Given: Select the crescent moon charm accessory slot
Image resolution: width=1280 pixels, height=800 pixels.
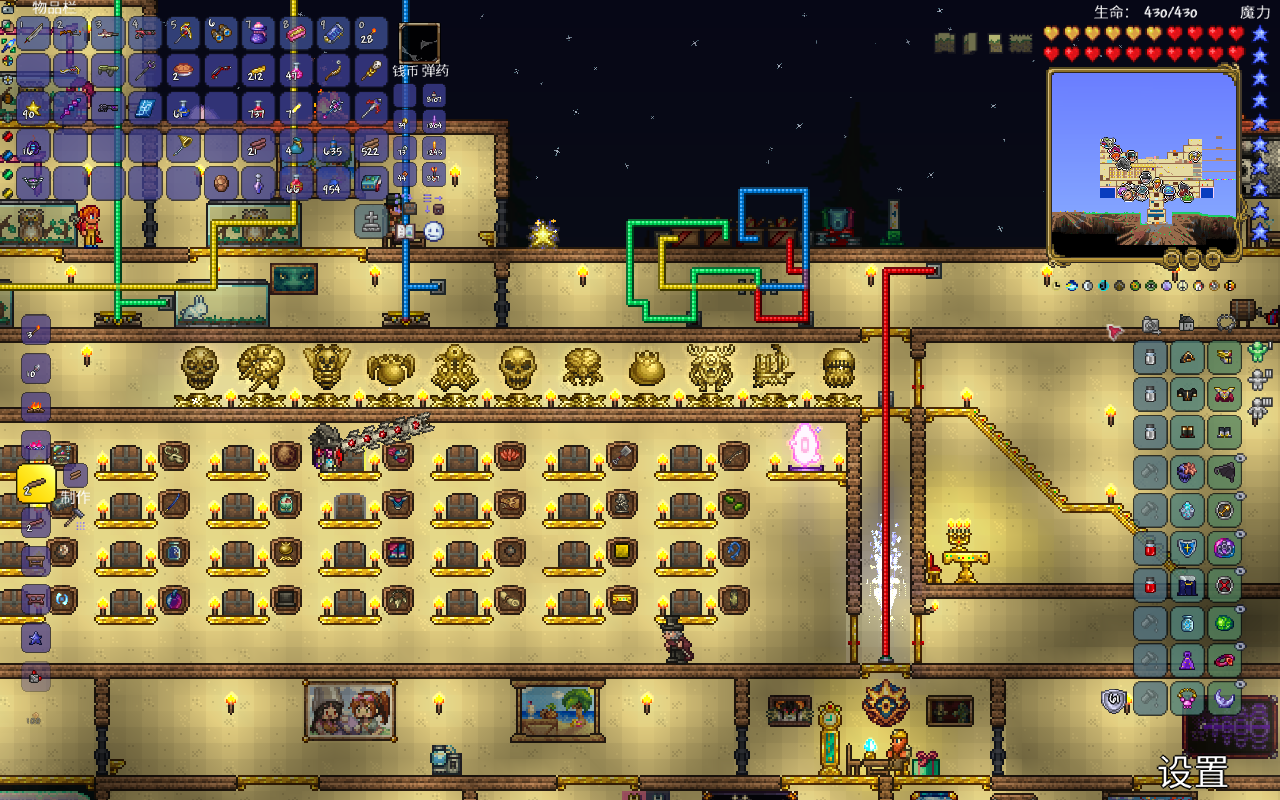Looking at the screenshot, I should 1224,698.
